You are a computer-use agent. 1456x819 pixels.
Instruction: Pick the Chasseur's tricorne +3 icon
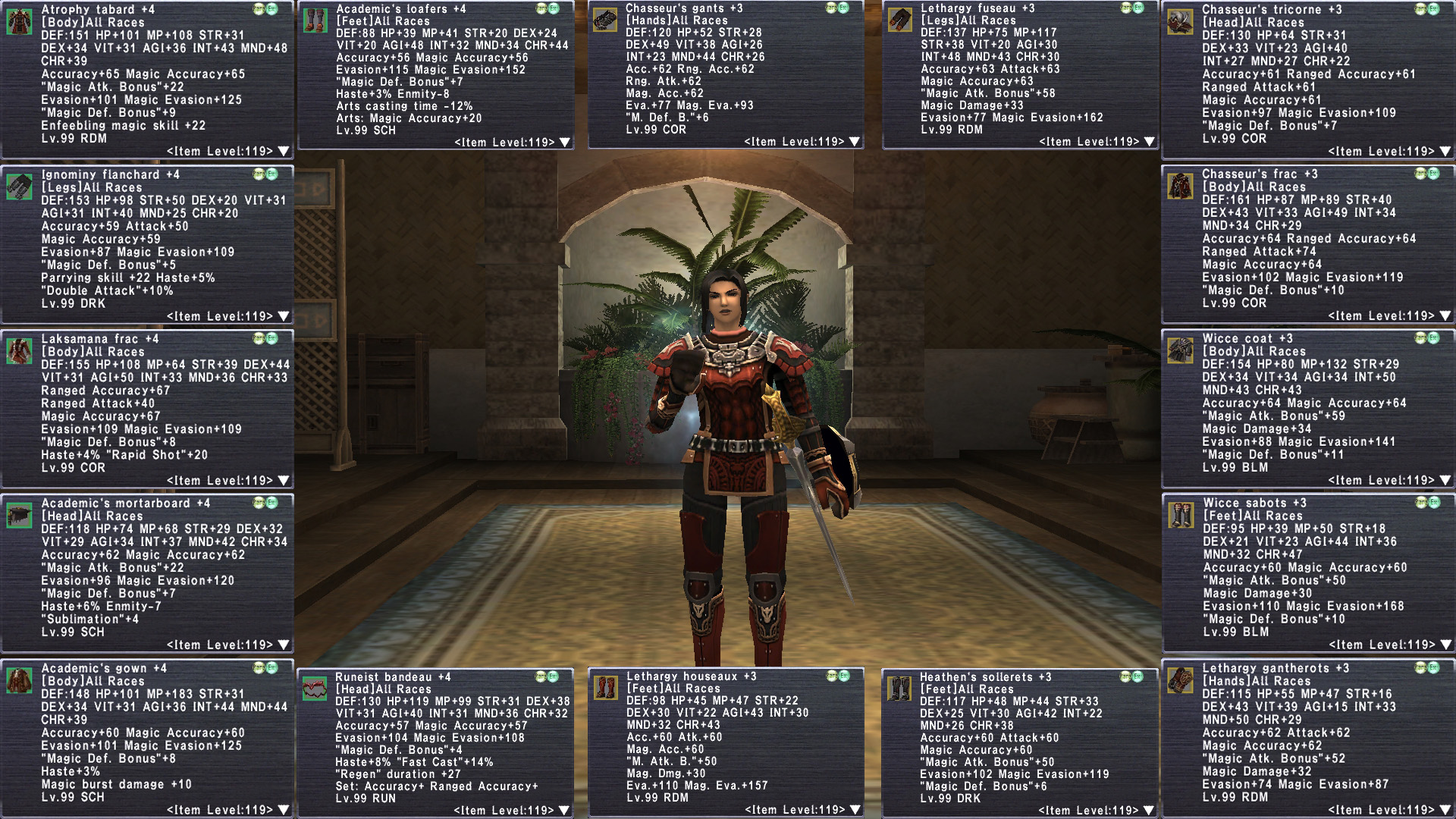point(1181,22)
